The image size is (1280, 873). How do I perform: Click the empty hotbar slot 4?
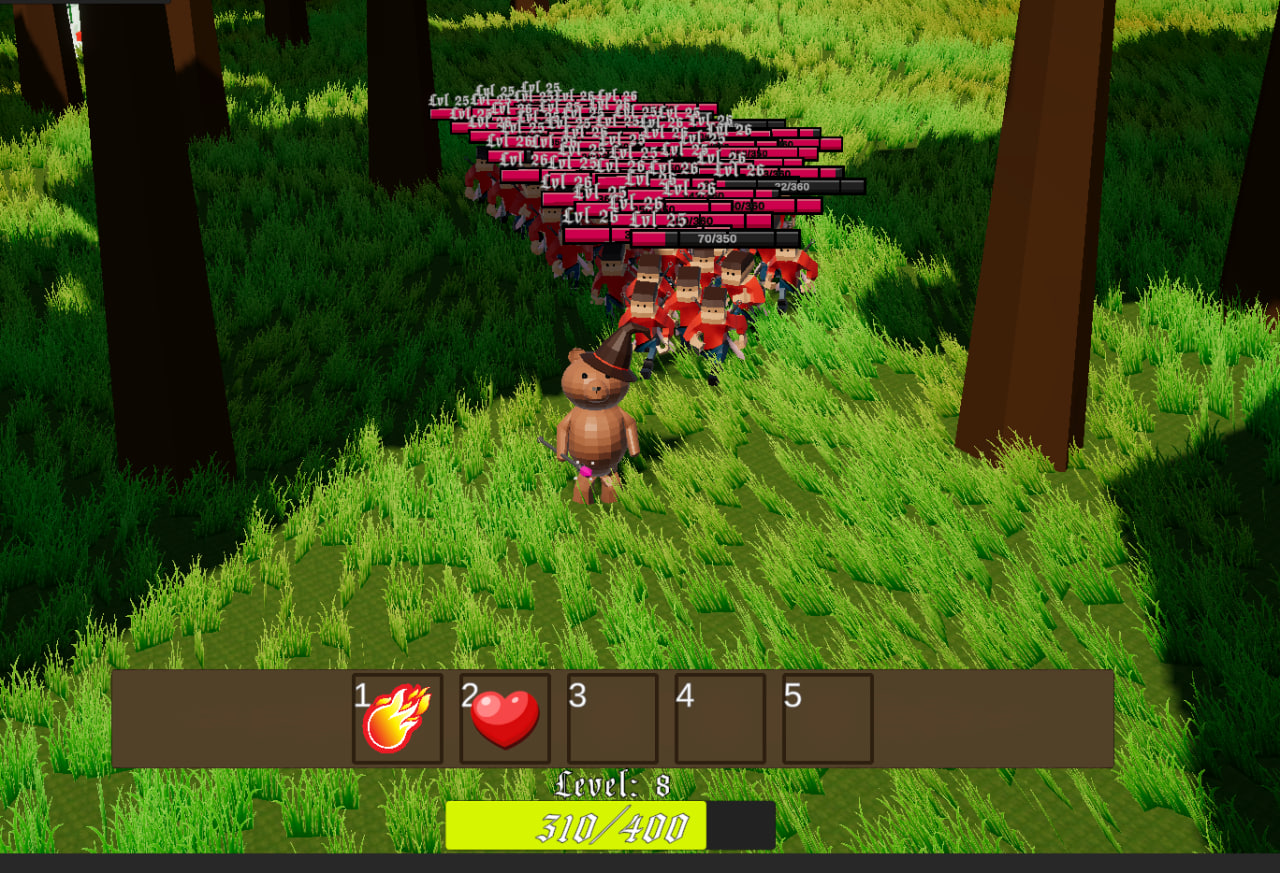[720, 719]
